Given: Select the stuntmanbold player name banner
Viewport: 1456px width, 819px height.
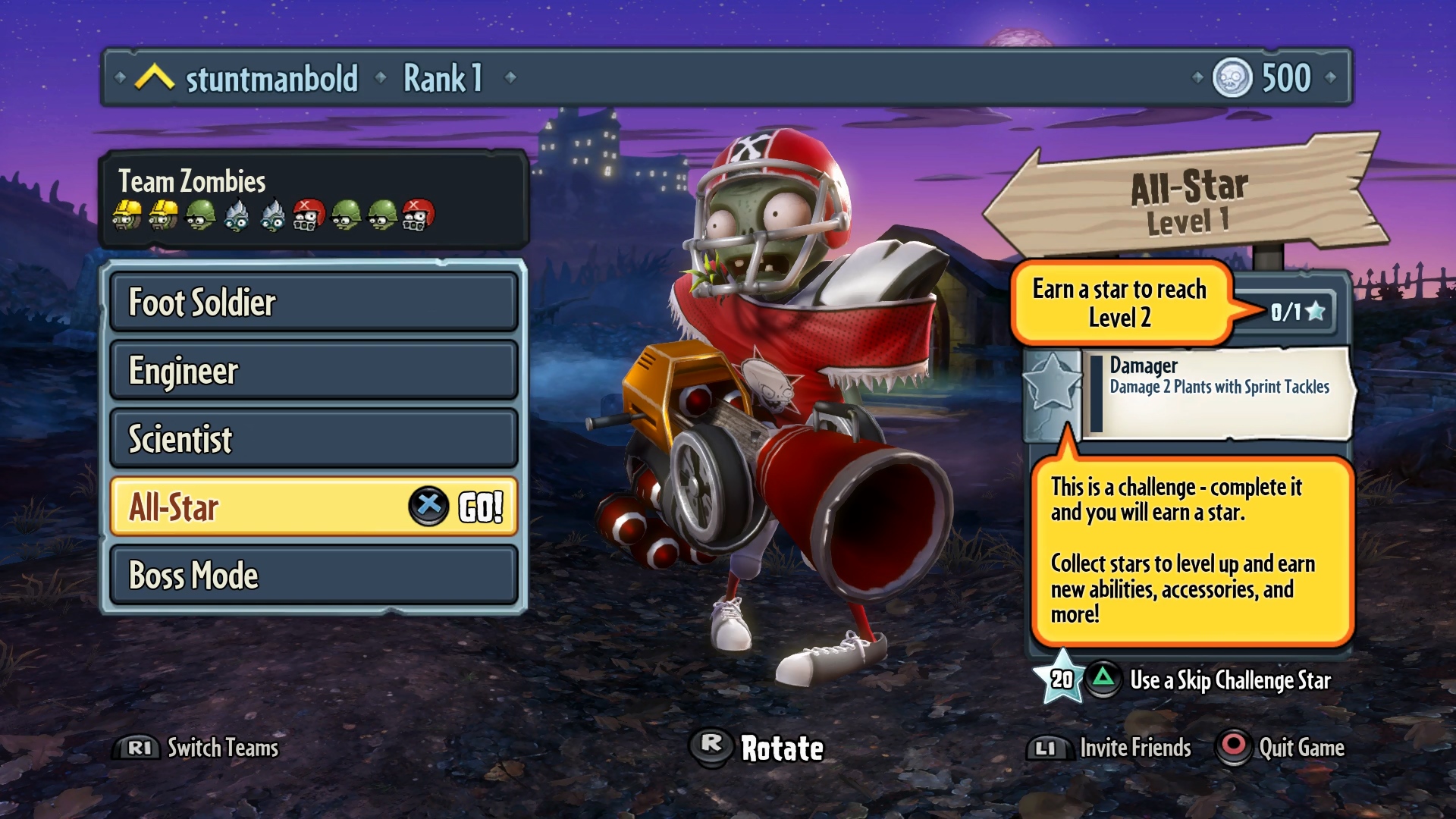Looking at the screenshot, I should pyautogui.click(x=271, y=78).
